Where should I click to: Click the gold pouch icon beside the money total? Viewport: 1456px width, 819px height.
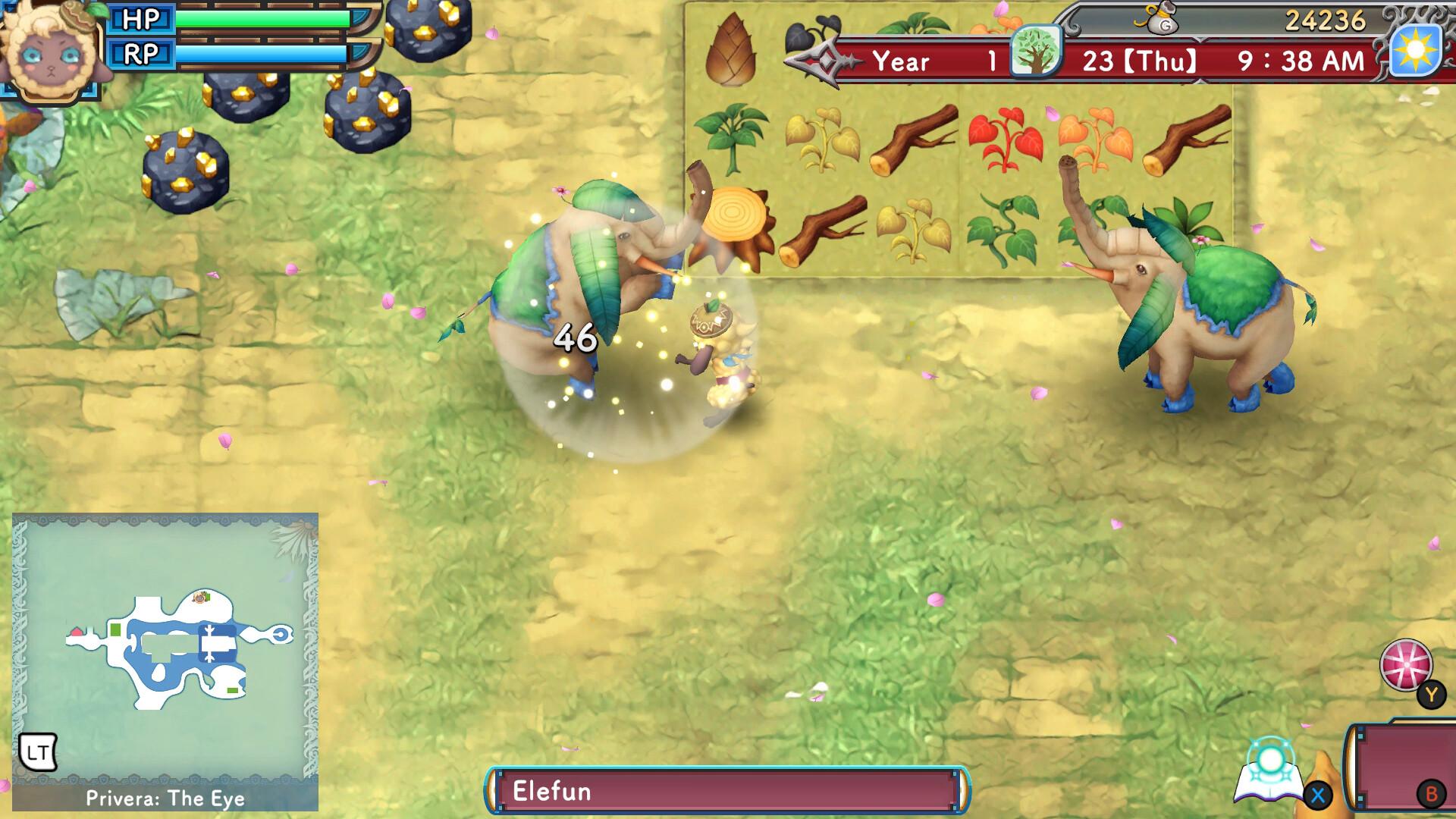1162,21
